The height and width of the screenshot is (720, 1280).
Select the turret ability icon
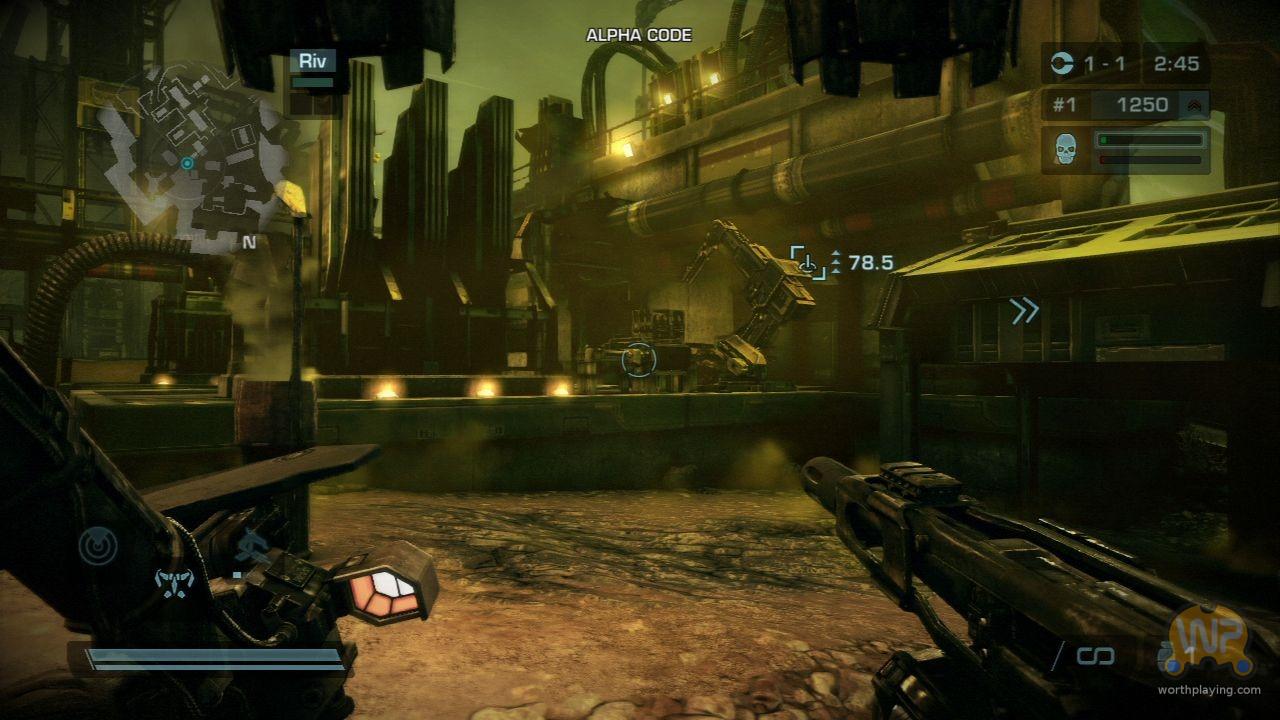(x=248, y=548)
